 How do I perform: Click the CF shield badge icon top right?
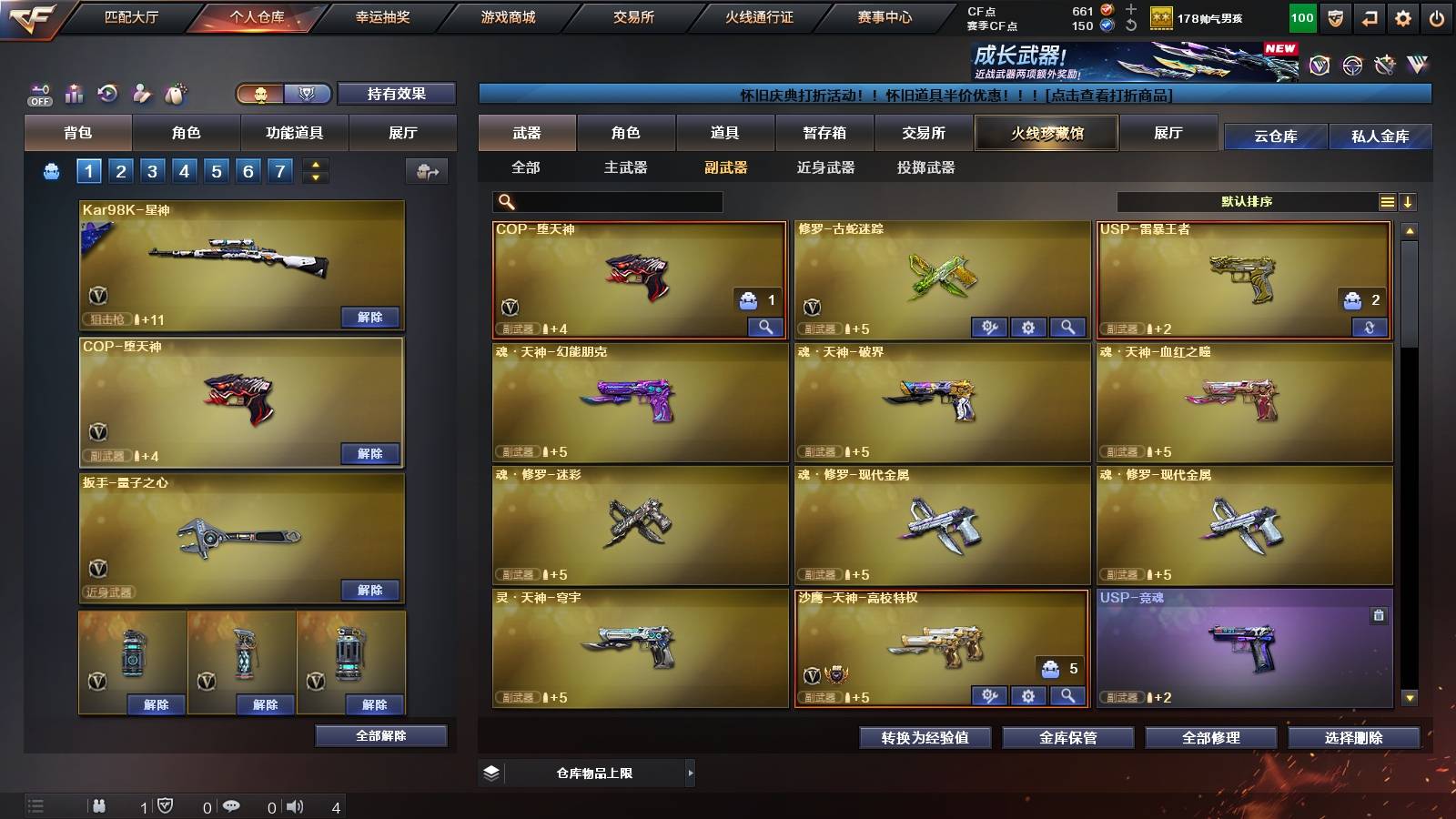tap(1334, 16)
